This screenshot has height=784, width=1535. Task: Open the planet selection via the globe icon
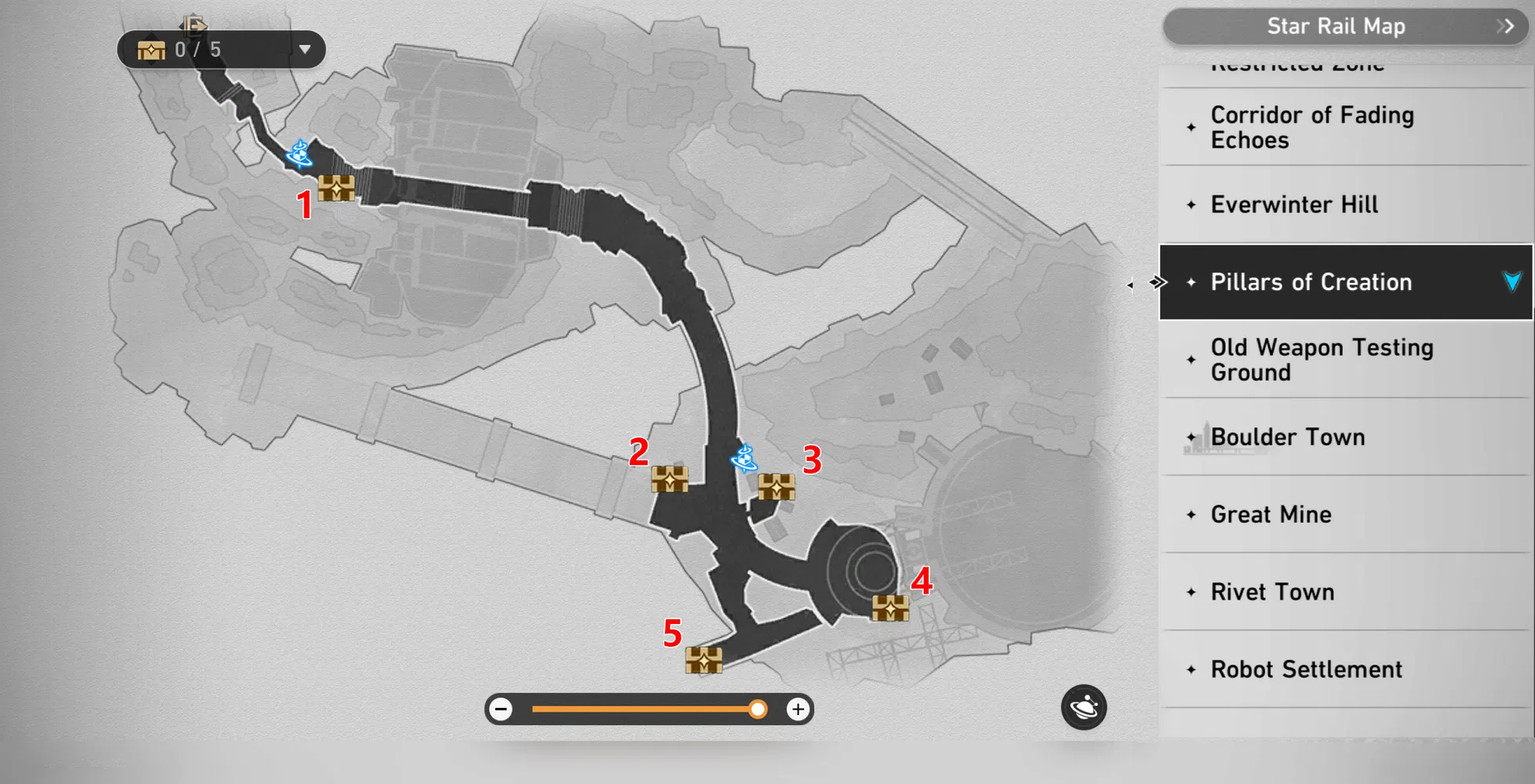click(1082, 707)
